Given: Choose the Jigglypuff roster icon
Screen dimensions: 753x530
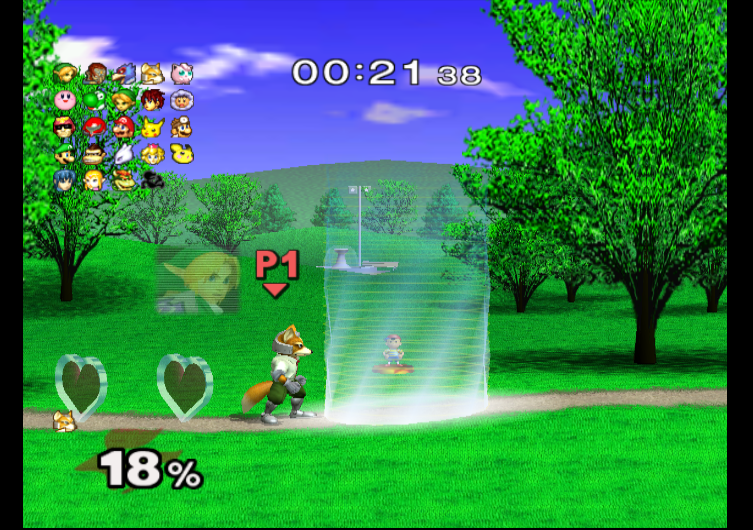Looking at the screenshot, I should (x=182, y=73).
